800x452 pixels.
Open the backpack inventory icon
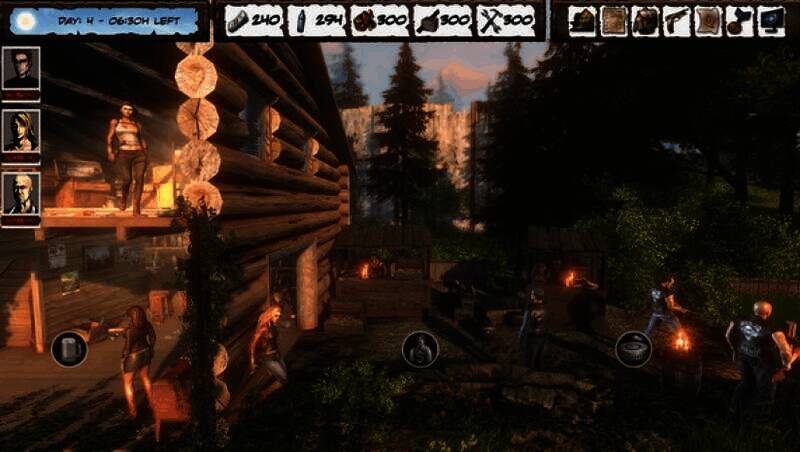coord(646,20)
